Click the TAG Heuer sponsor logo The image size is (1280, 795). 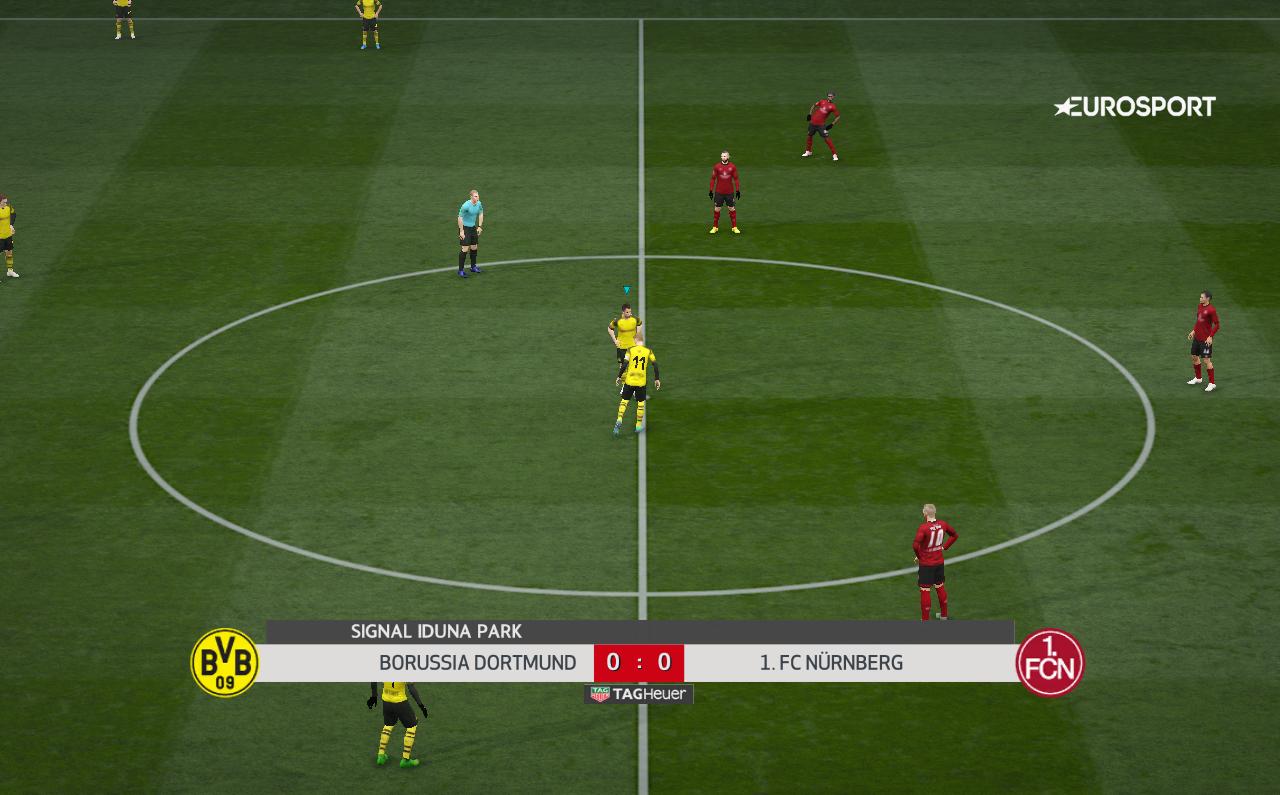636,693
